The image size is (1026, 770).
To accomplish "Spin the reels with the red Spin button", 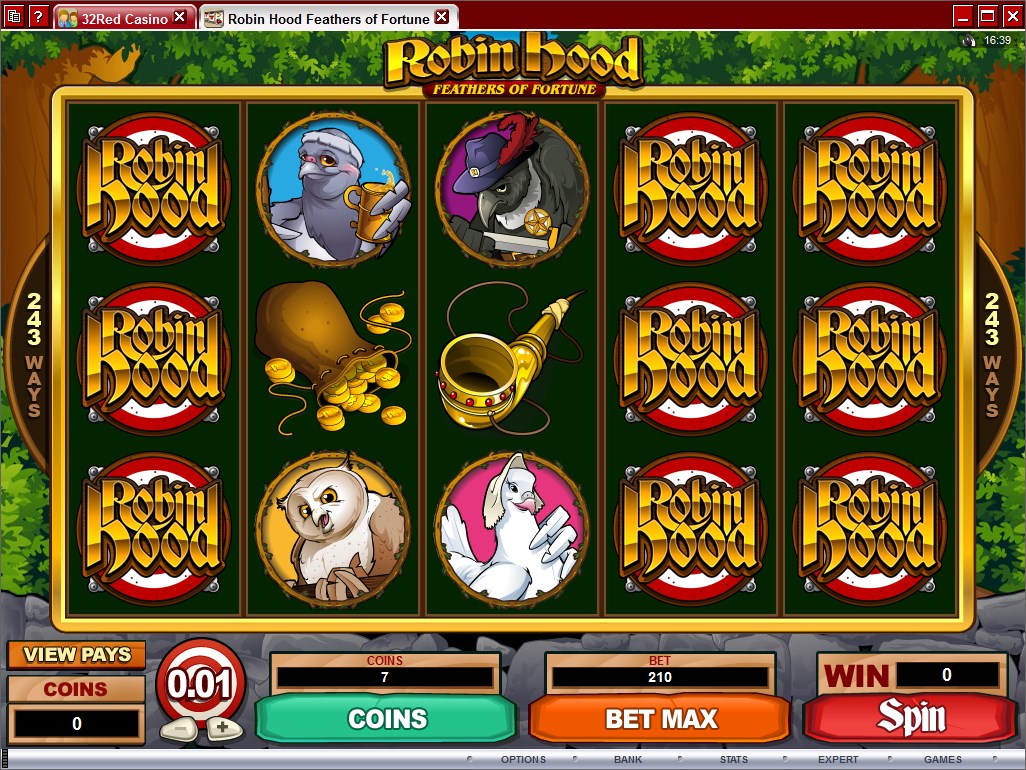I will [x=910, y=718].
